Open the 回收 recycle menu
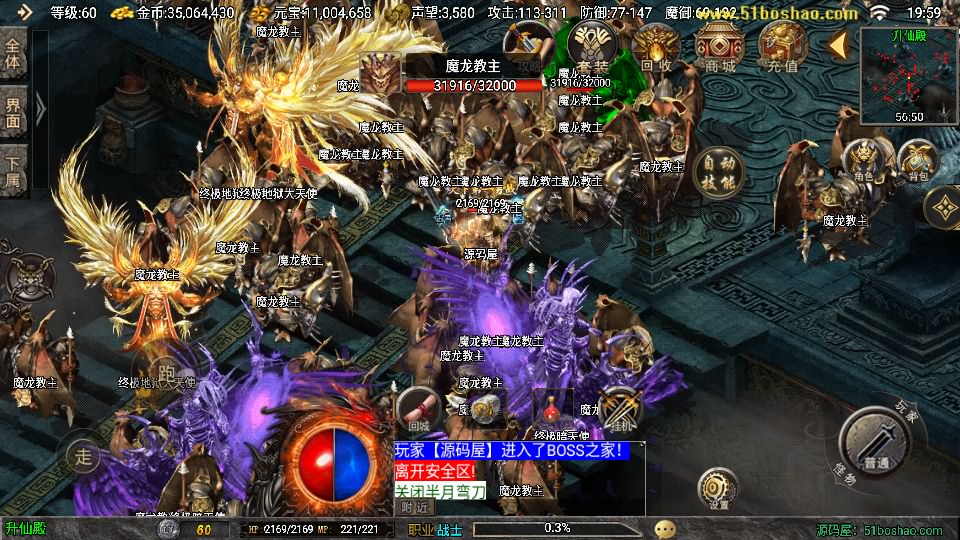Screen dimensions: 960x540 [657, 47]
